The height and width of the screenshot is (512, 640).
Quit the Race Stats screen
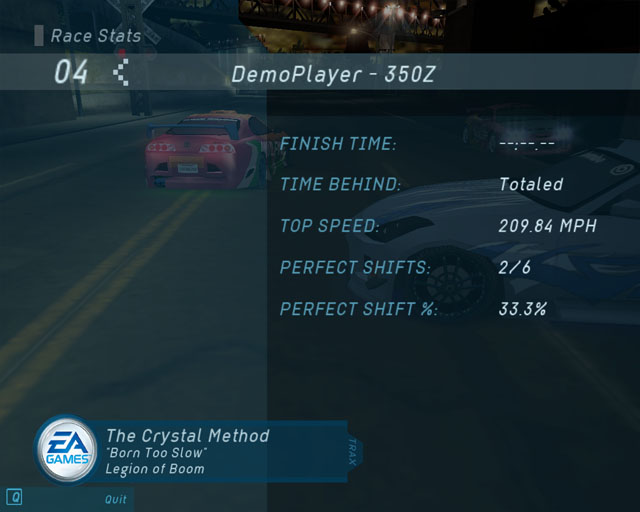coord(116,499)
